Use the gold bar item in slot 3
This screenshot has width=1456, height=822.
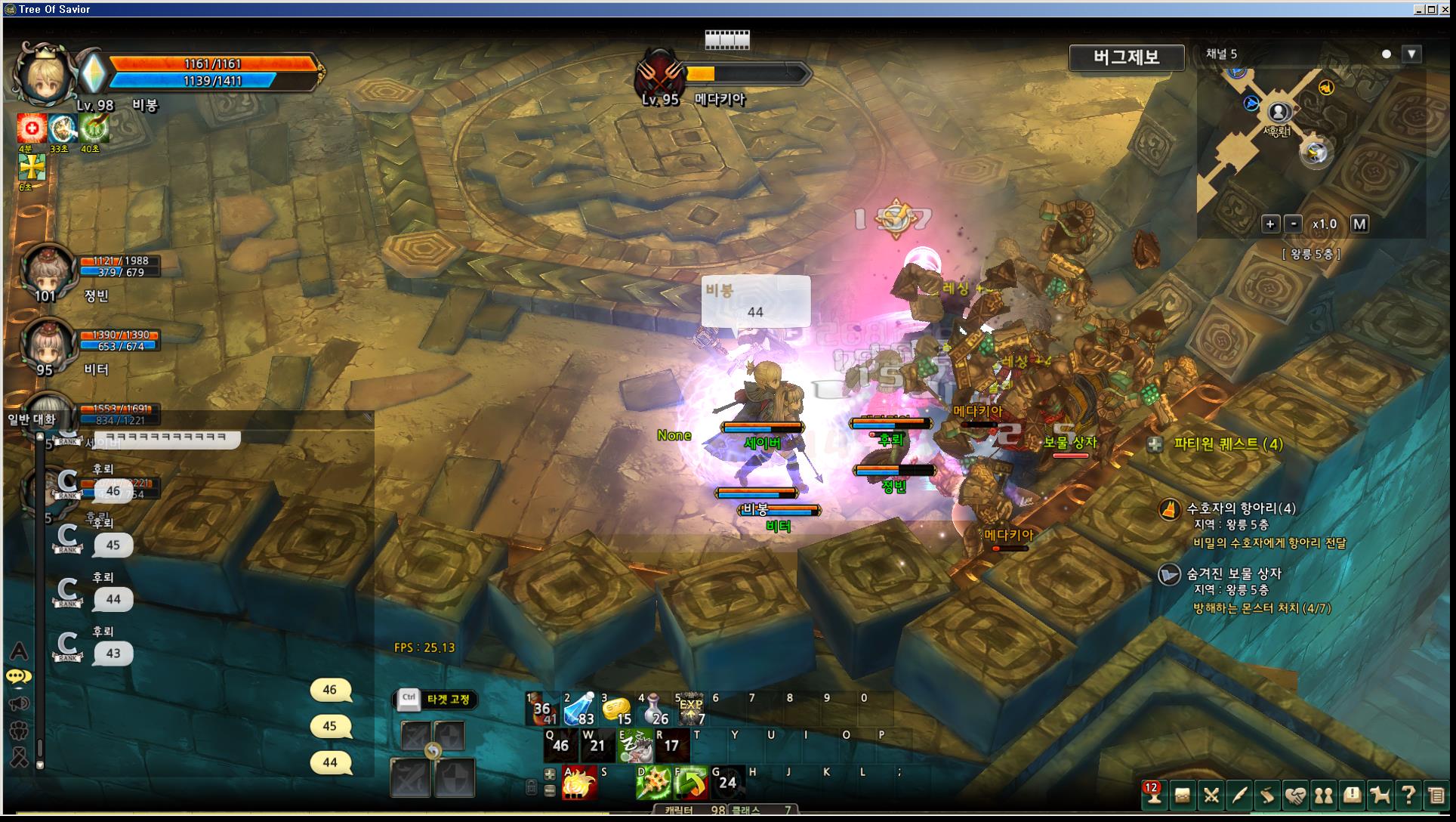(616, 709)
